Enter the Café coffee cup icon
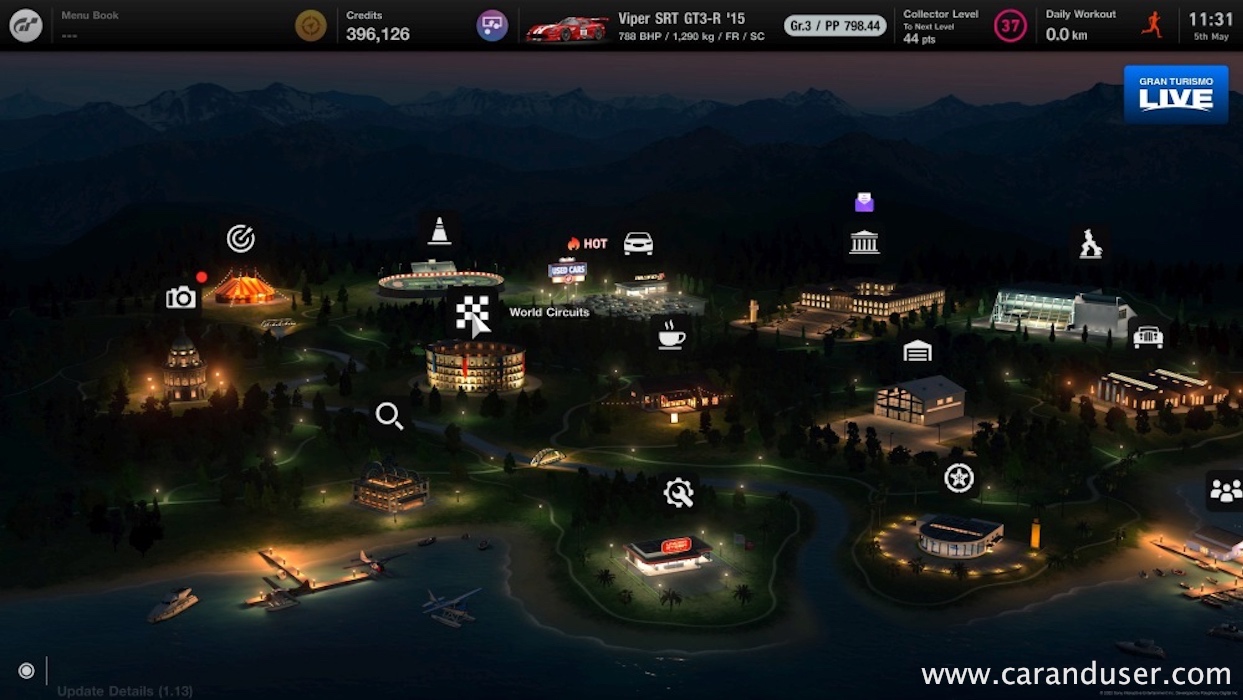The image size is (1243, 700). (671, 334)
